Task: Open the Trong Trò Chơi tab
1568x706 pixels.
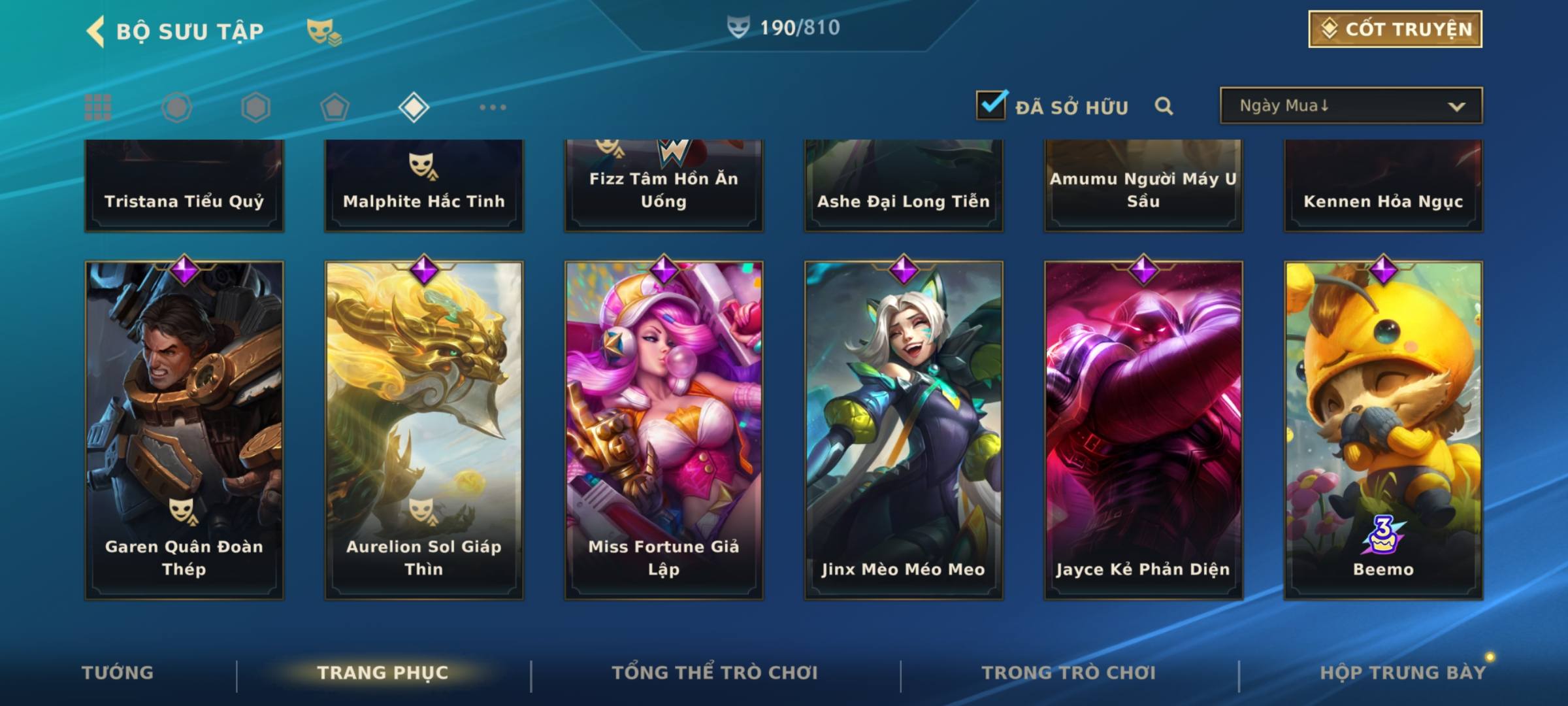Action: tap(1069, 673)
